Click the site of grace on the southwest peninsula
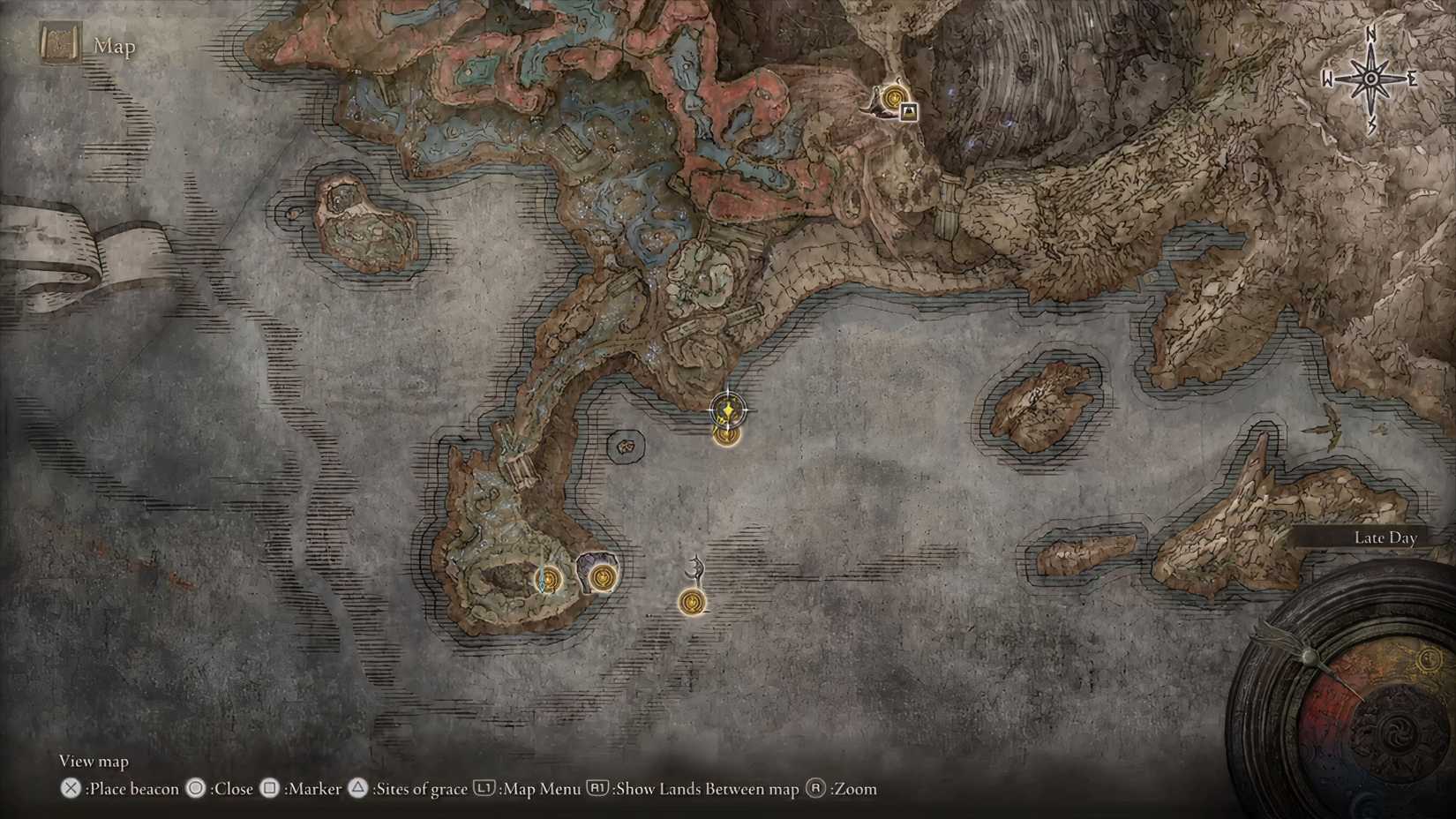 [x=550, y=580]
